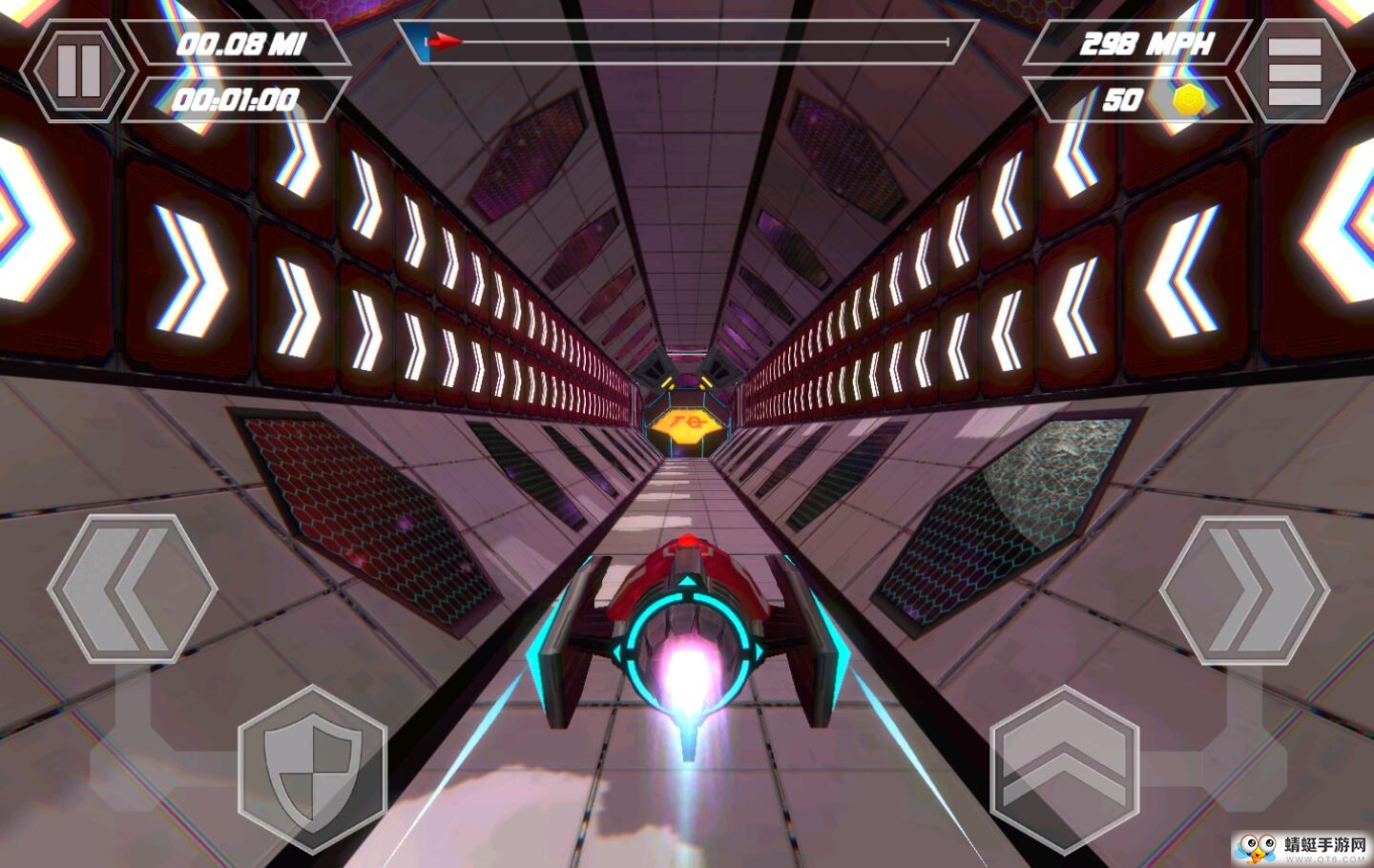1374x868 pixels.
Task: Steer right with the right chevron button
Action: pyautogui.click(x=1243, y=590)
